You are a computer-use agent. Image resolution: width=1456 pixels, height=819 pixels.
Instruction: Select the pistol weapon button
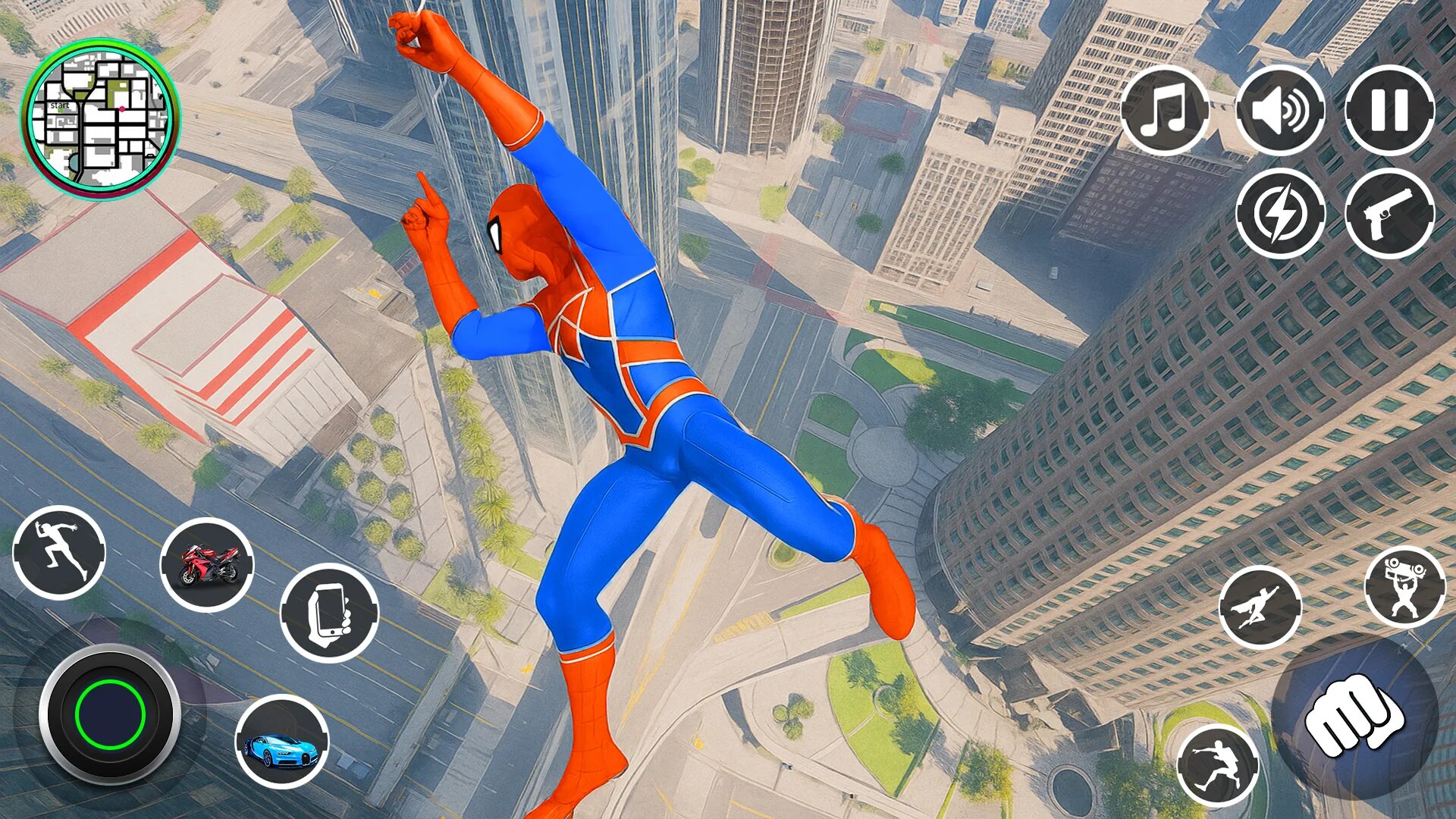pos(1389,214)
